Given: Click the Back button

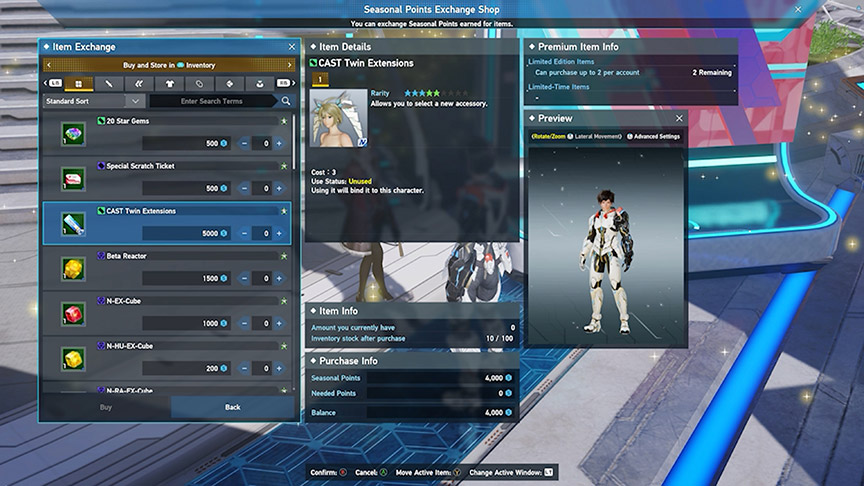Looking at the screenshot, I should tap(232, 407).
